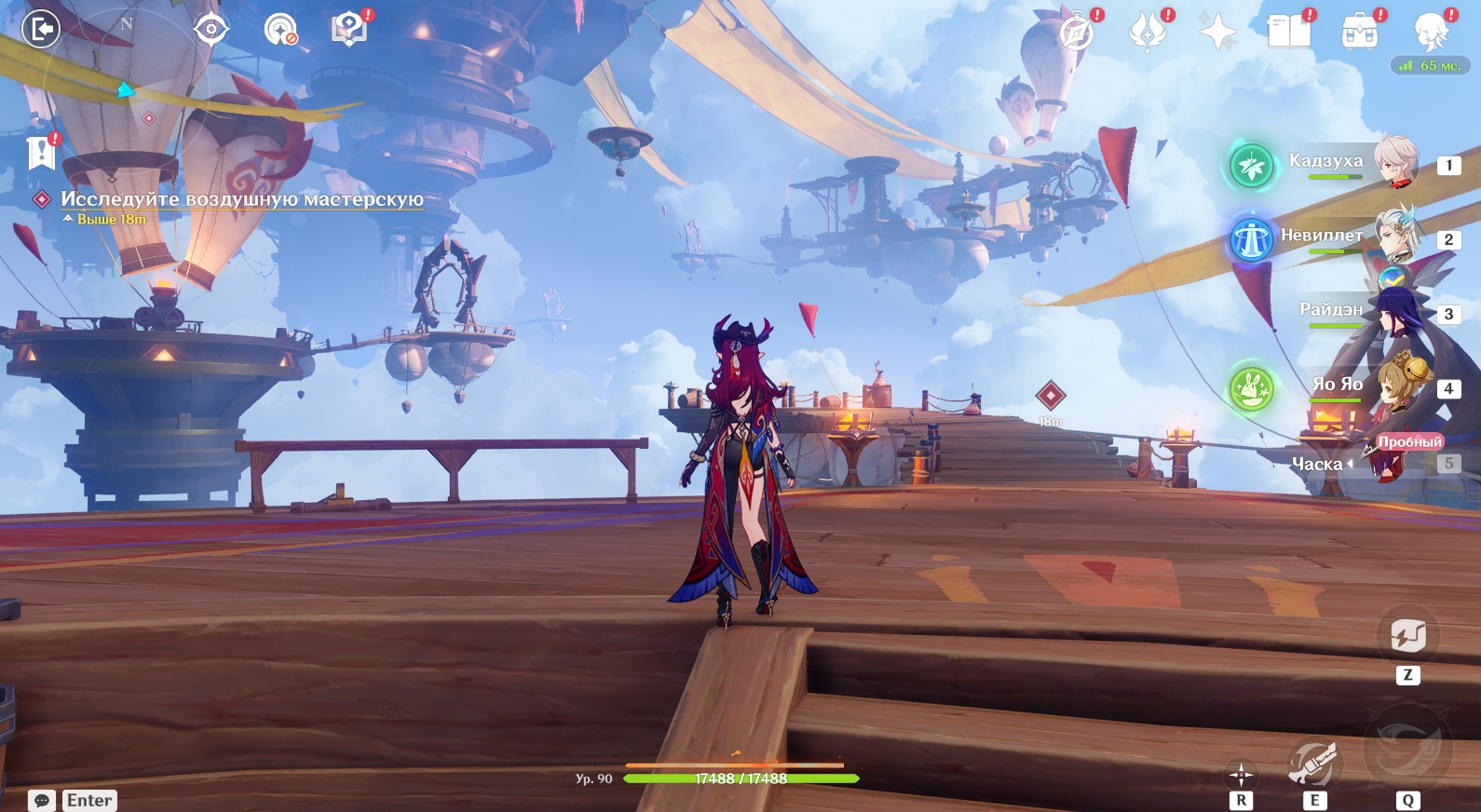The height and width of the screenshot is (812, 1481).
Task: Activate the elemental burst icon
Action: pyautogui.click(x=1407, y=746)
